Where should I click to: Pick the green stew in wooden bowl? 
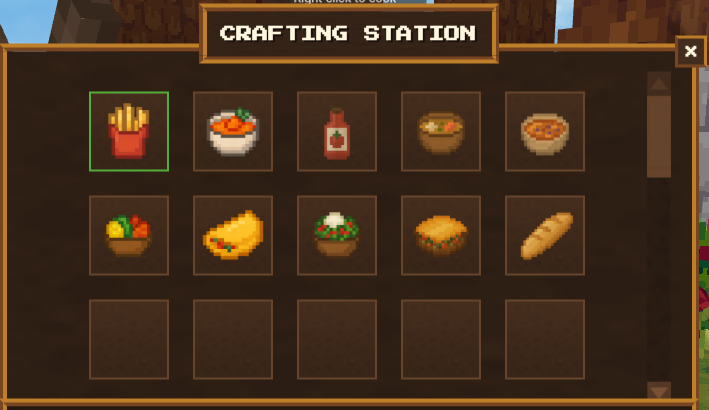tap(441, 131)
